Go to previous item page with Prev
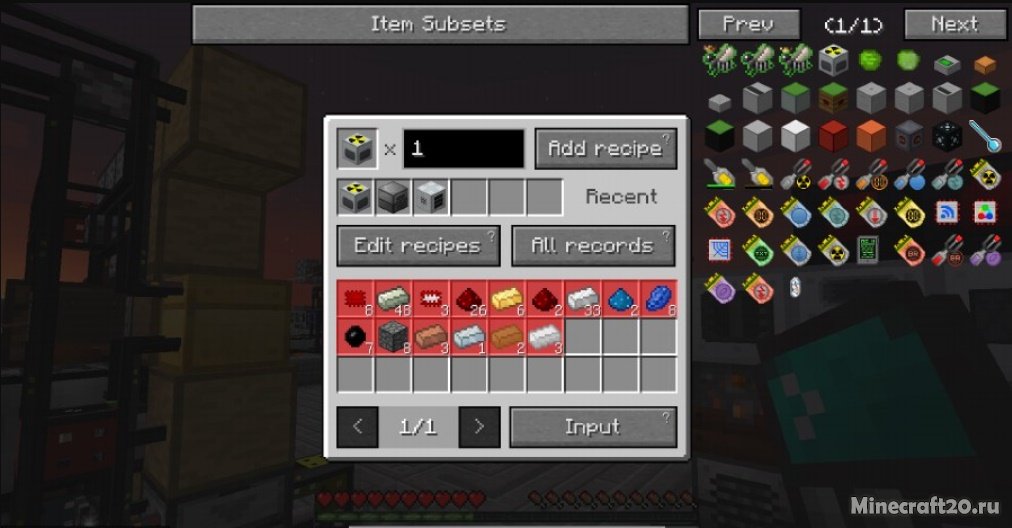Viewport: 1012px width, 528px height. click(x=748, y=24)
